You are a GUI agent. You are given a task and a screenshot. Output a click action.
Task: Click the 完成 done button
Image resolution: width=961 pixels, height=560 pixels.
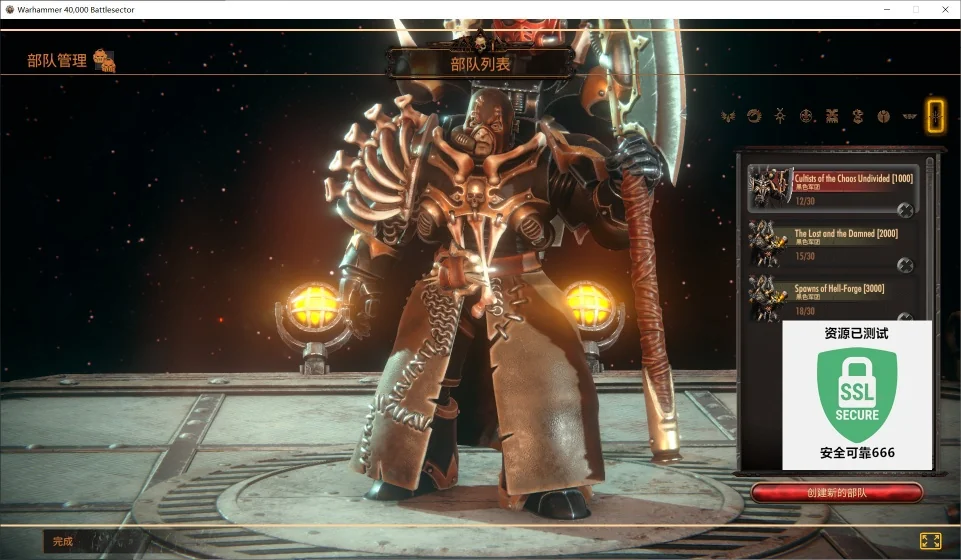(63, 541)
